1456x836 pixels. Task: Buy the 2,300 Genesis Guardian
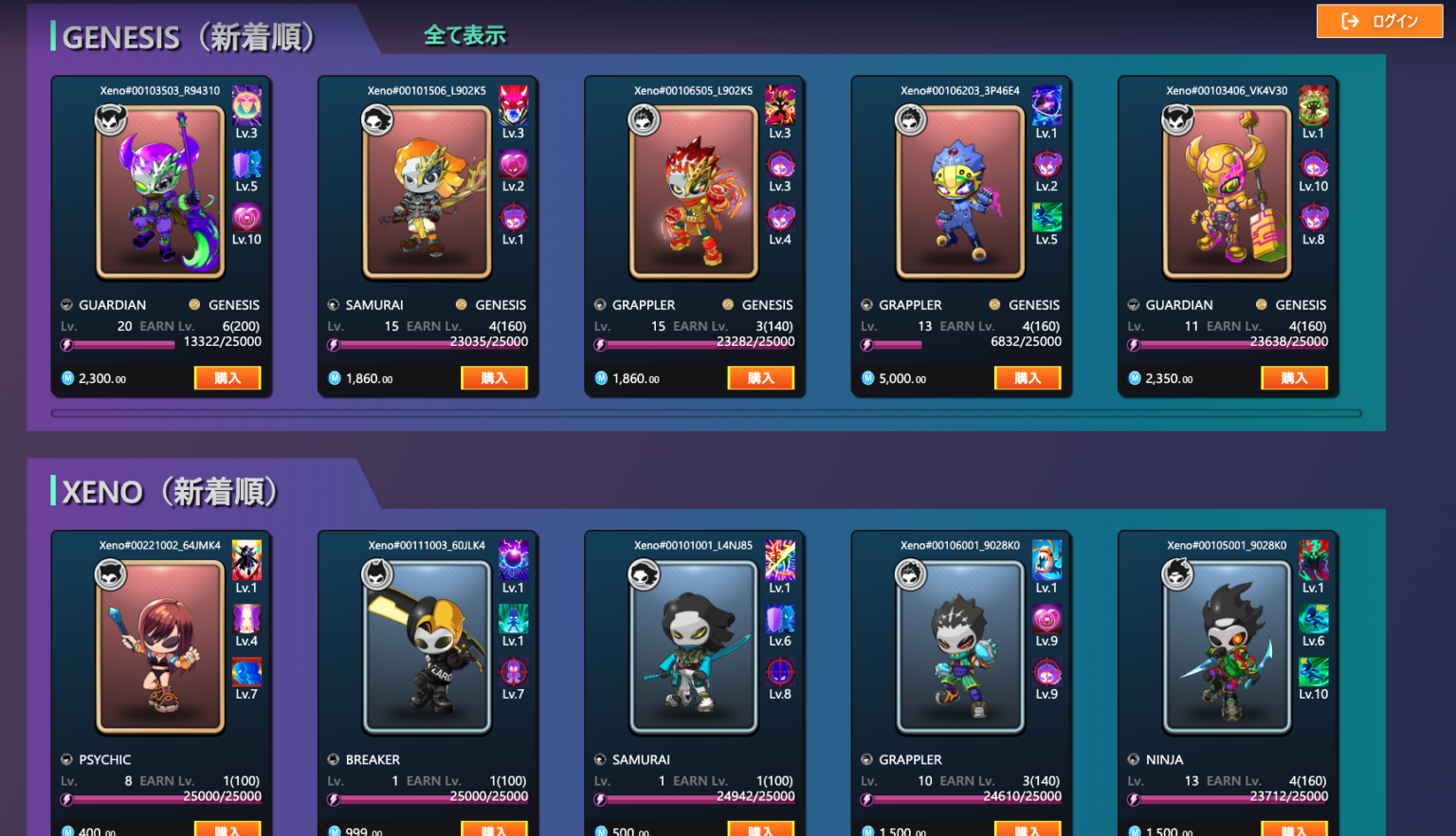[227, 378]
